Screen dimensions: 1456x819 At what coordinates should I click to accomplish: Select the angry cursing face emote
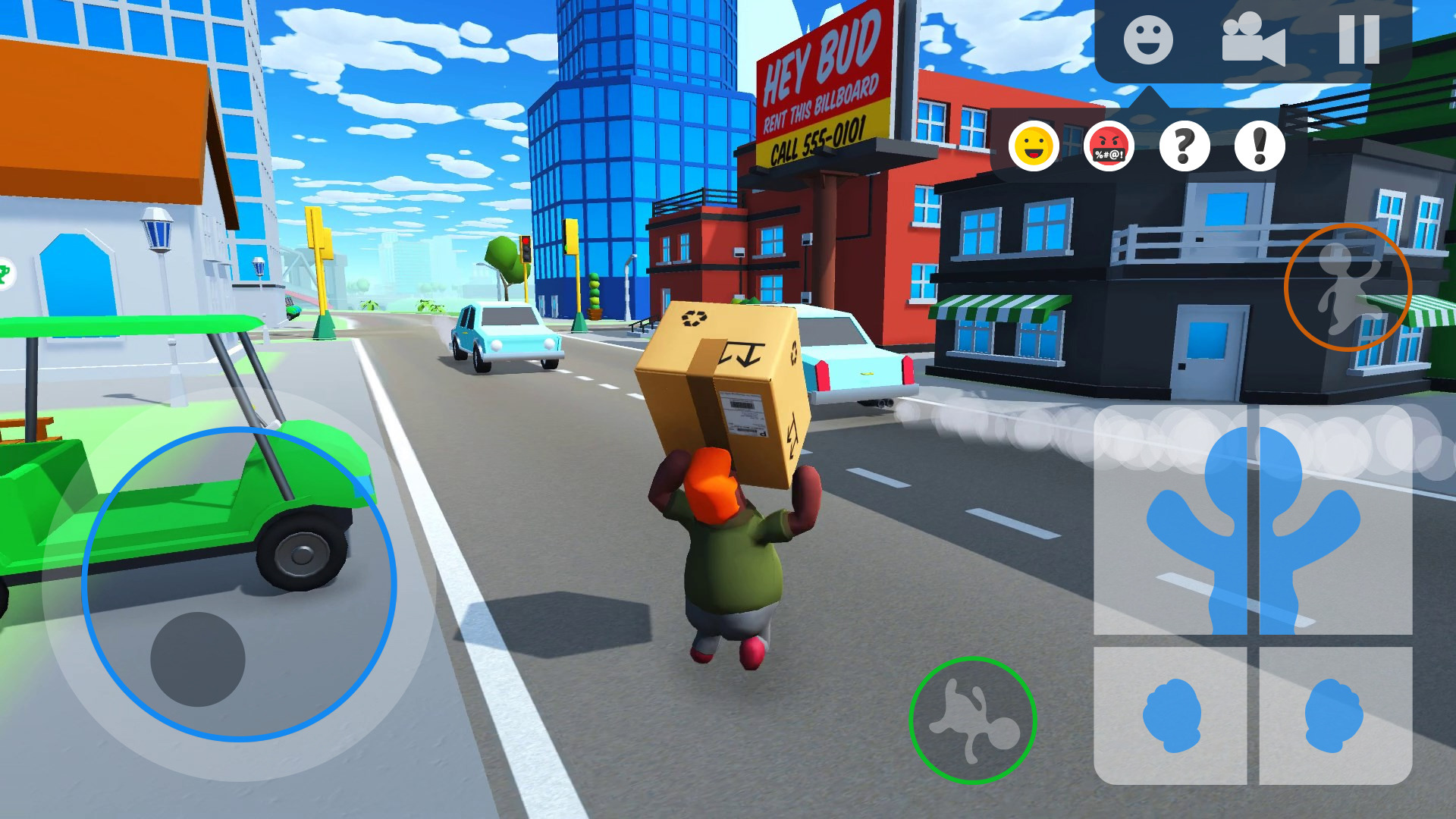(1109, 146)
